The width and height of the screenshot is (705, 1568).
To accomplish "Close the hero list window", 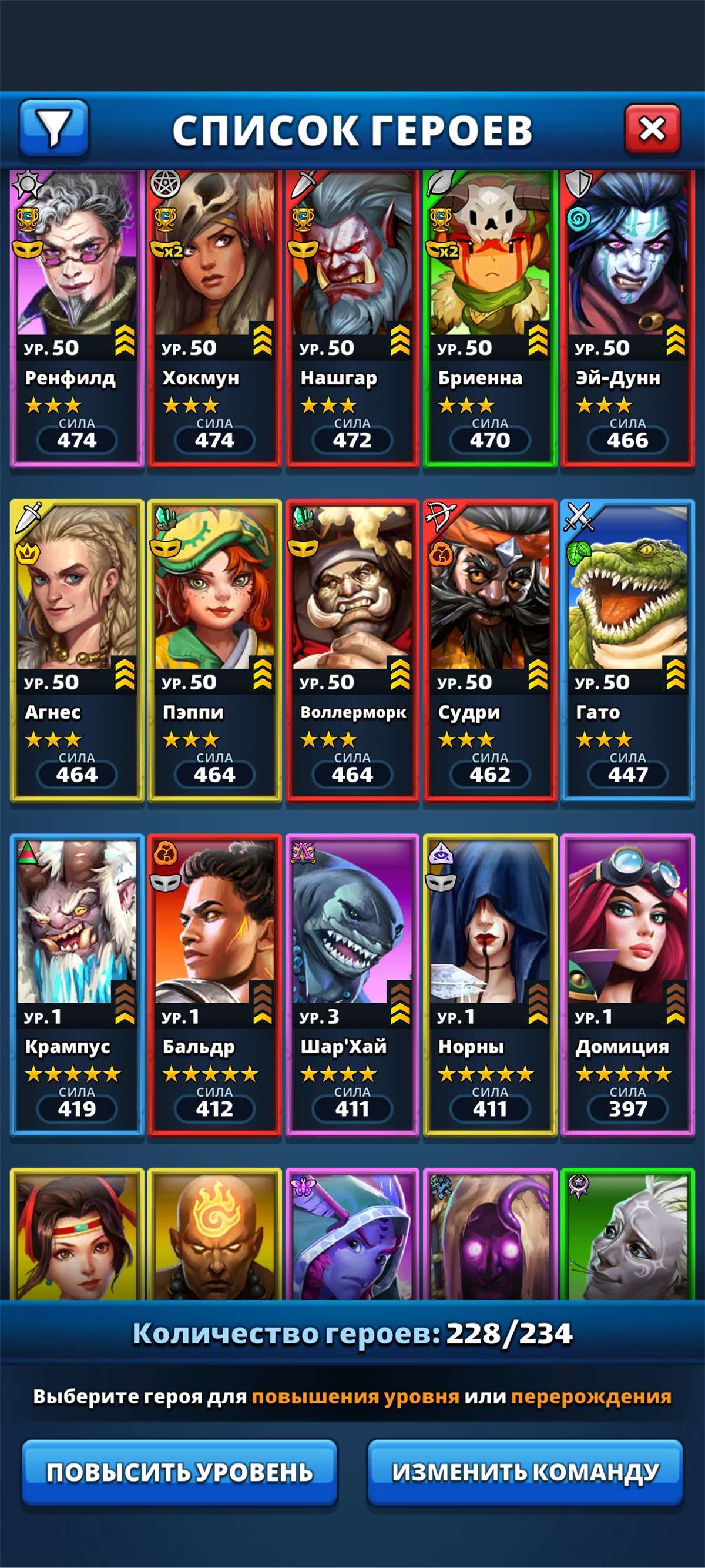I will pos(652,129).
